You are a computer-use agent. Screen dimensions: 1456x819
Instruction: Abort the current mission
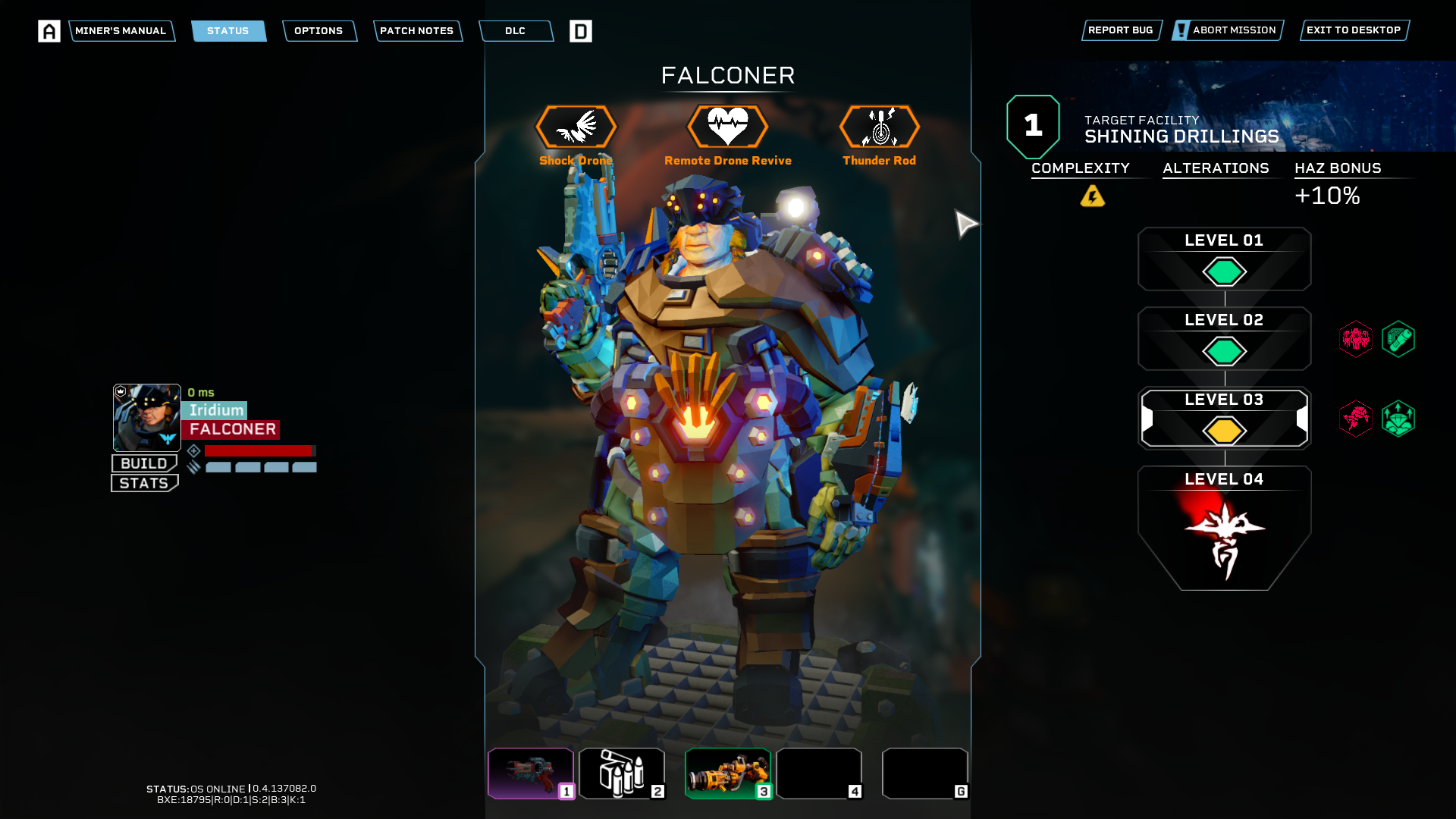point(1227,30)
